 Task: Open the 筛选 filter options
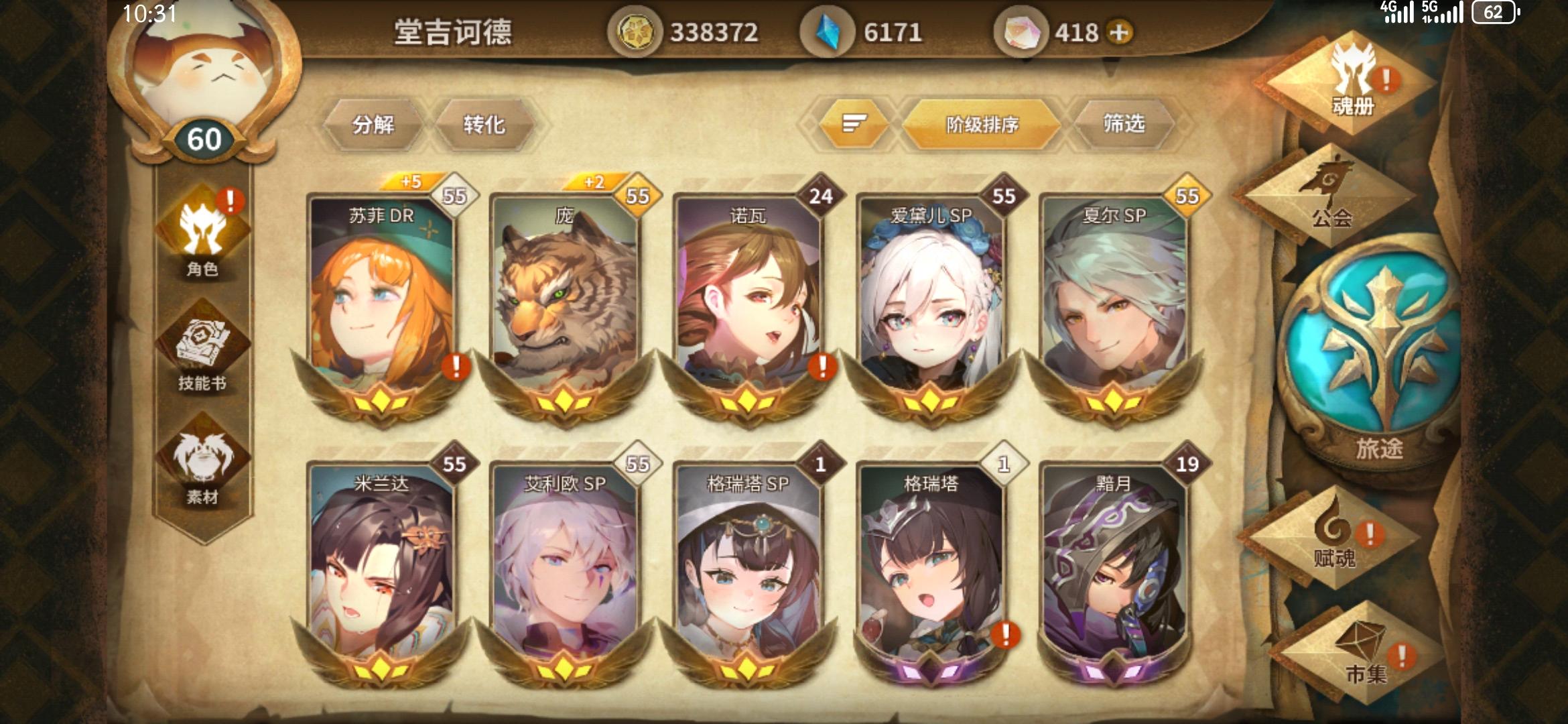coord(1122,124)
